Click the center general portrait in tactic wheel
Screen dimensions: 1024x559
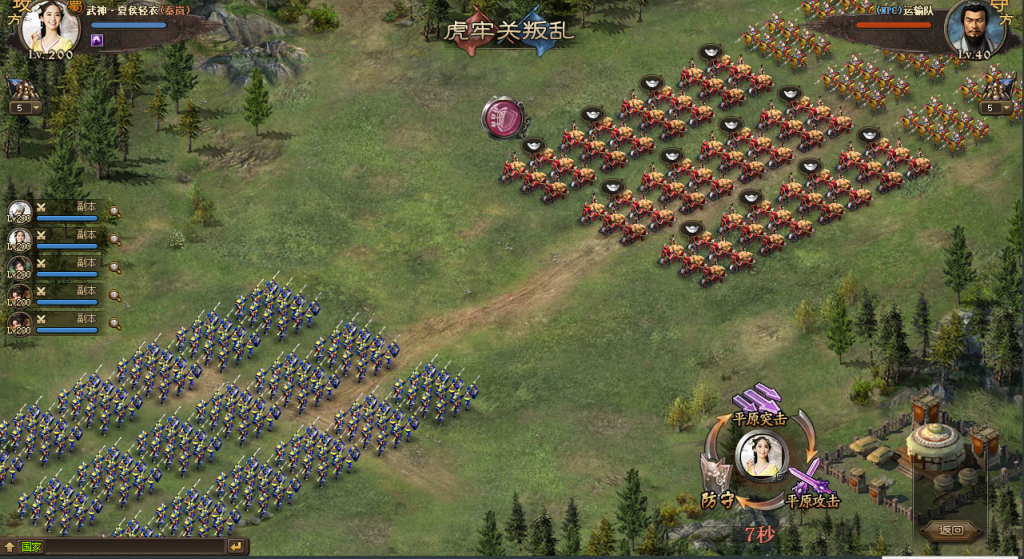click(x=762, y=455)
